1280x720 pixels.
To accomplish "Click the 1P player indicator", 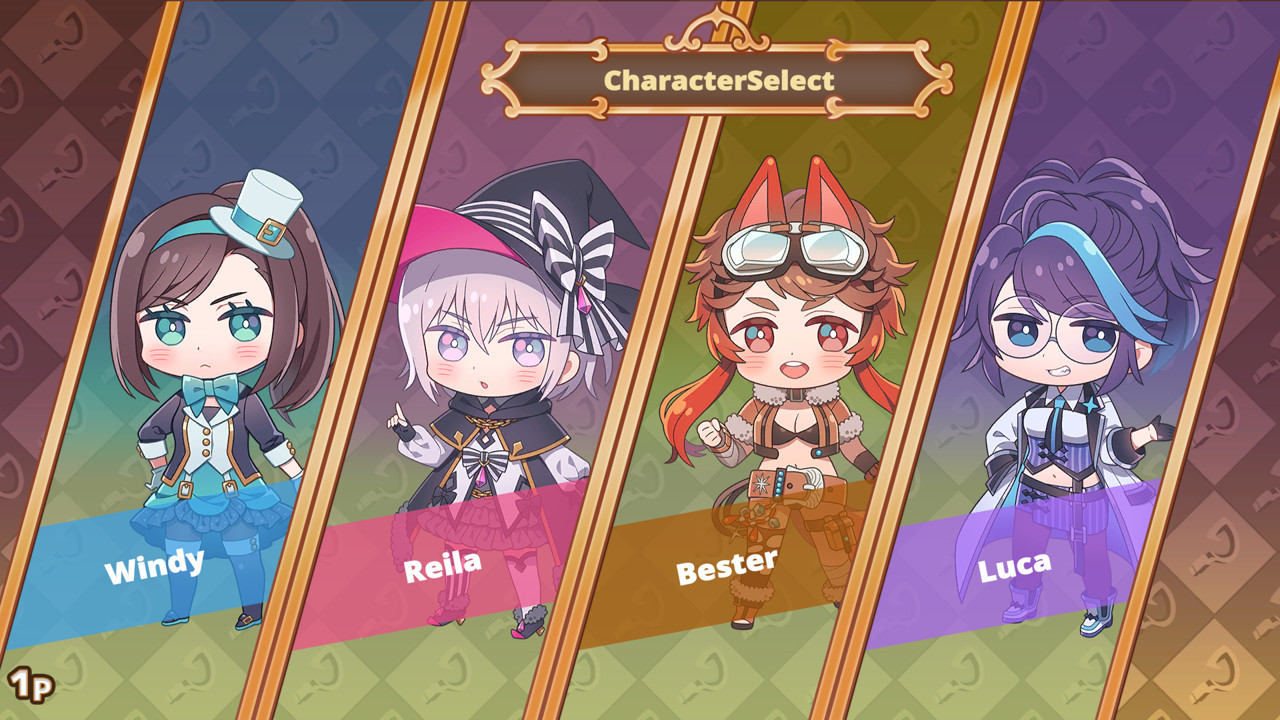I will click(x=30, y=684).
